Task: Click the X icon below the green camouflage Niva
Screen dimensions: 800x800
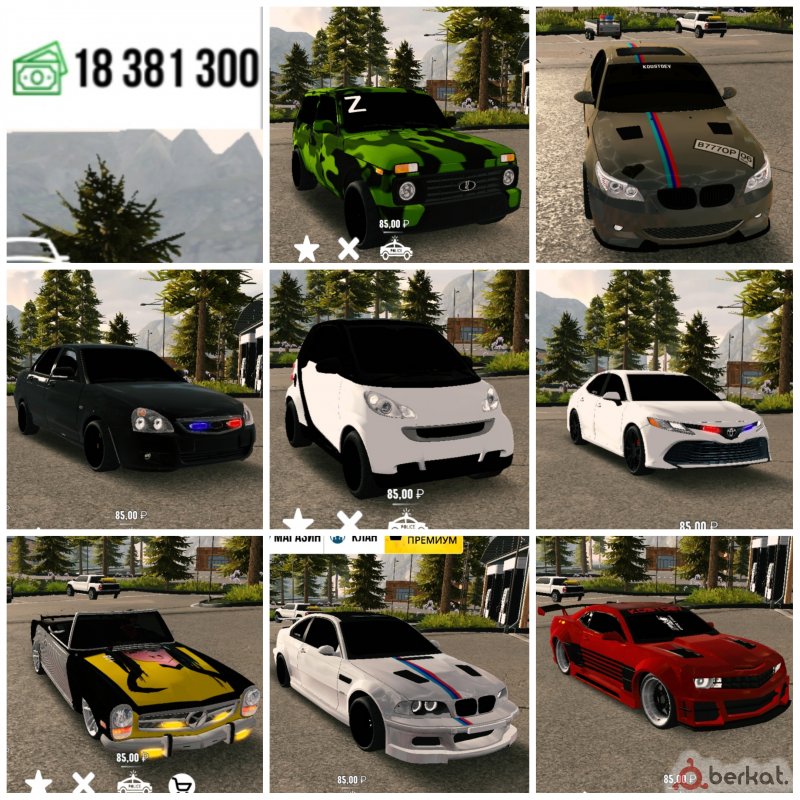Action: (348, 249)
